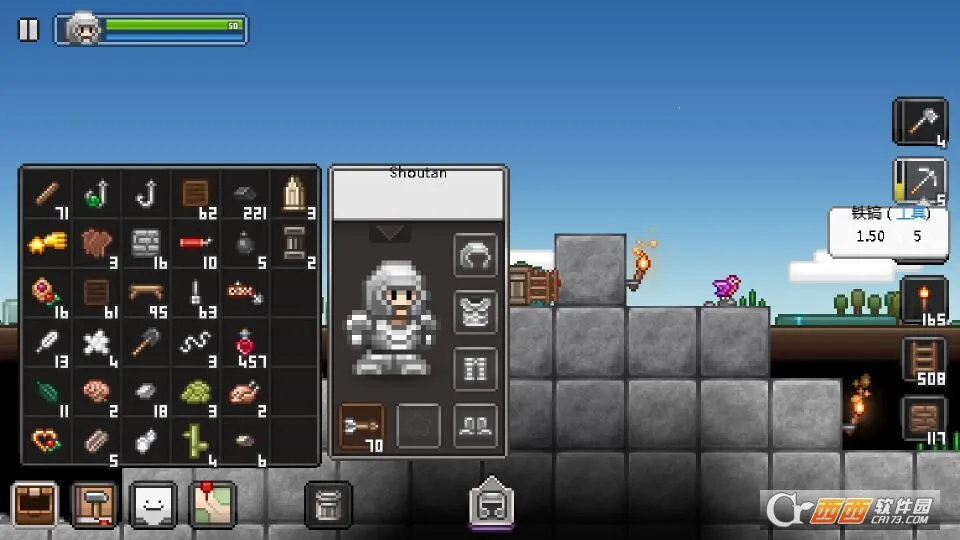This screenshot has height=540, width=960.
Task: Click the trash can button
Action: 328,505
